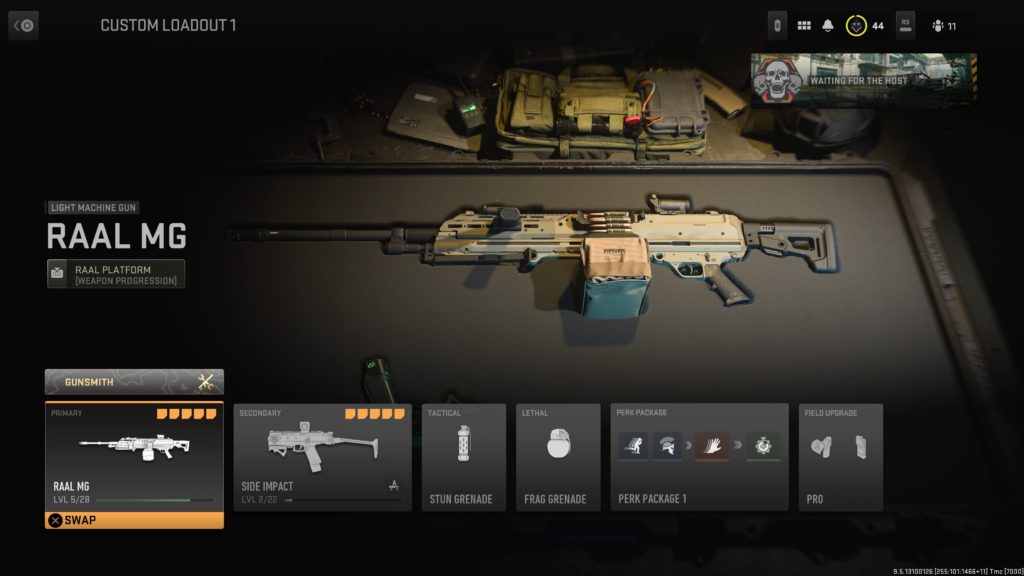Select the RAAL MG primary weapon slot
This screenshot has width=1024, height=576.
pos(134,455)
